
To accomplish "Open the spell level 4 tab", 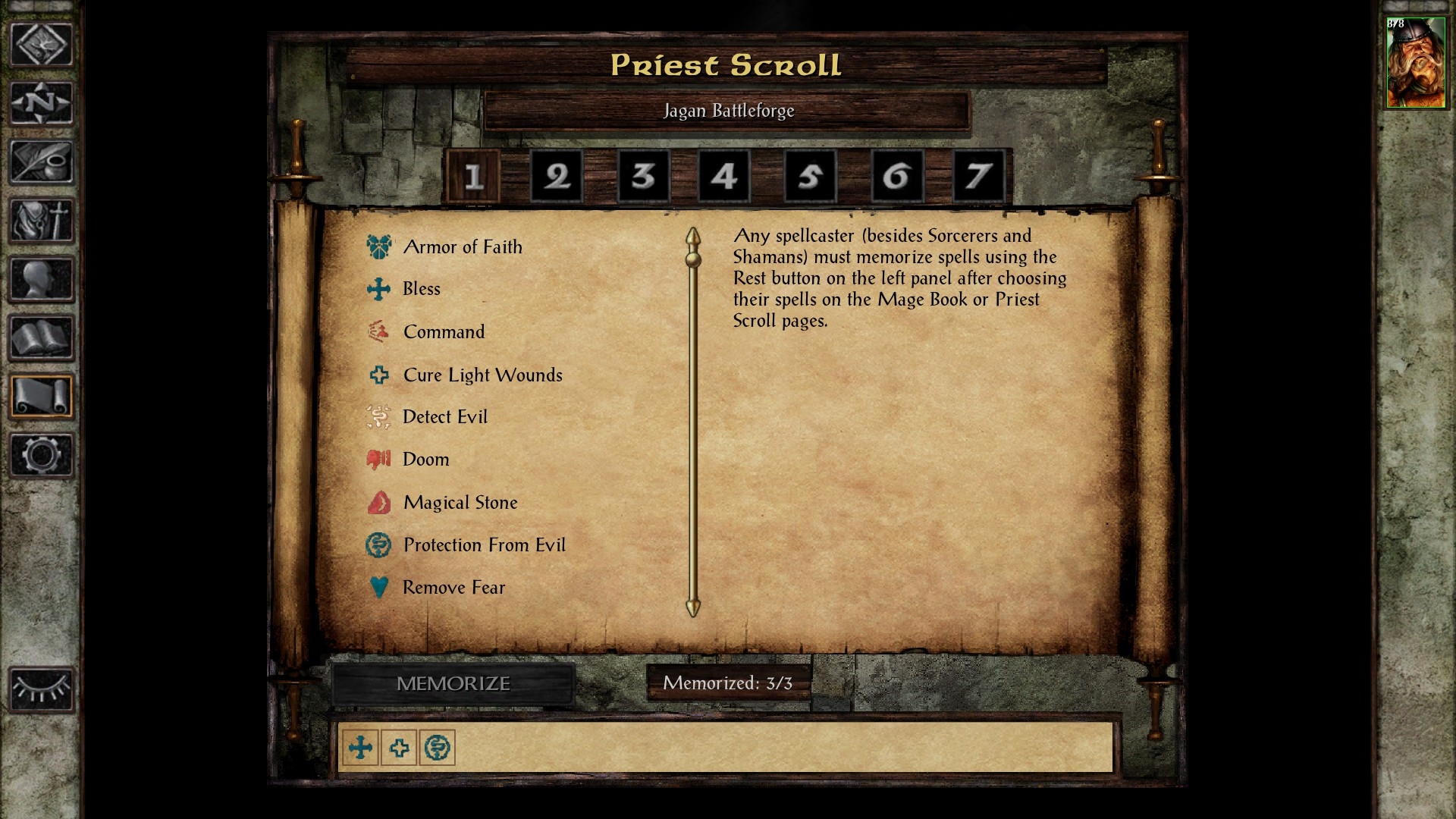I will [x=723, y=177].
